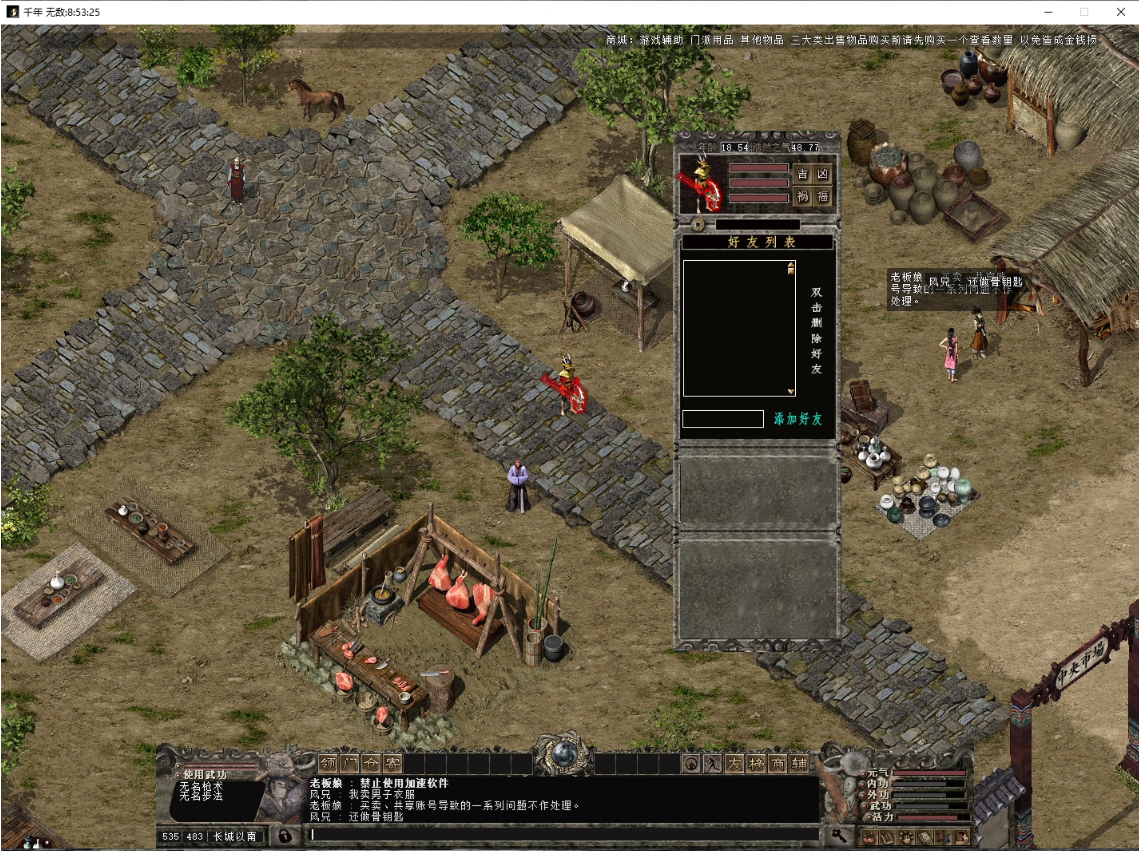Viewport: 1139px width, 851px height.
Task: Click the 福 button in character panel
Action: pyautogui.click(x=823, y=196)
